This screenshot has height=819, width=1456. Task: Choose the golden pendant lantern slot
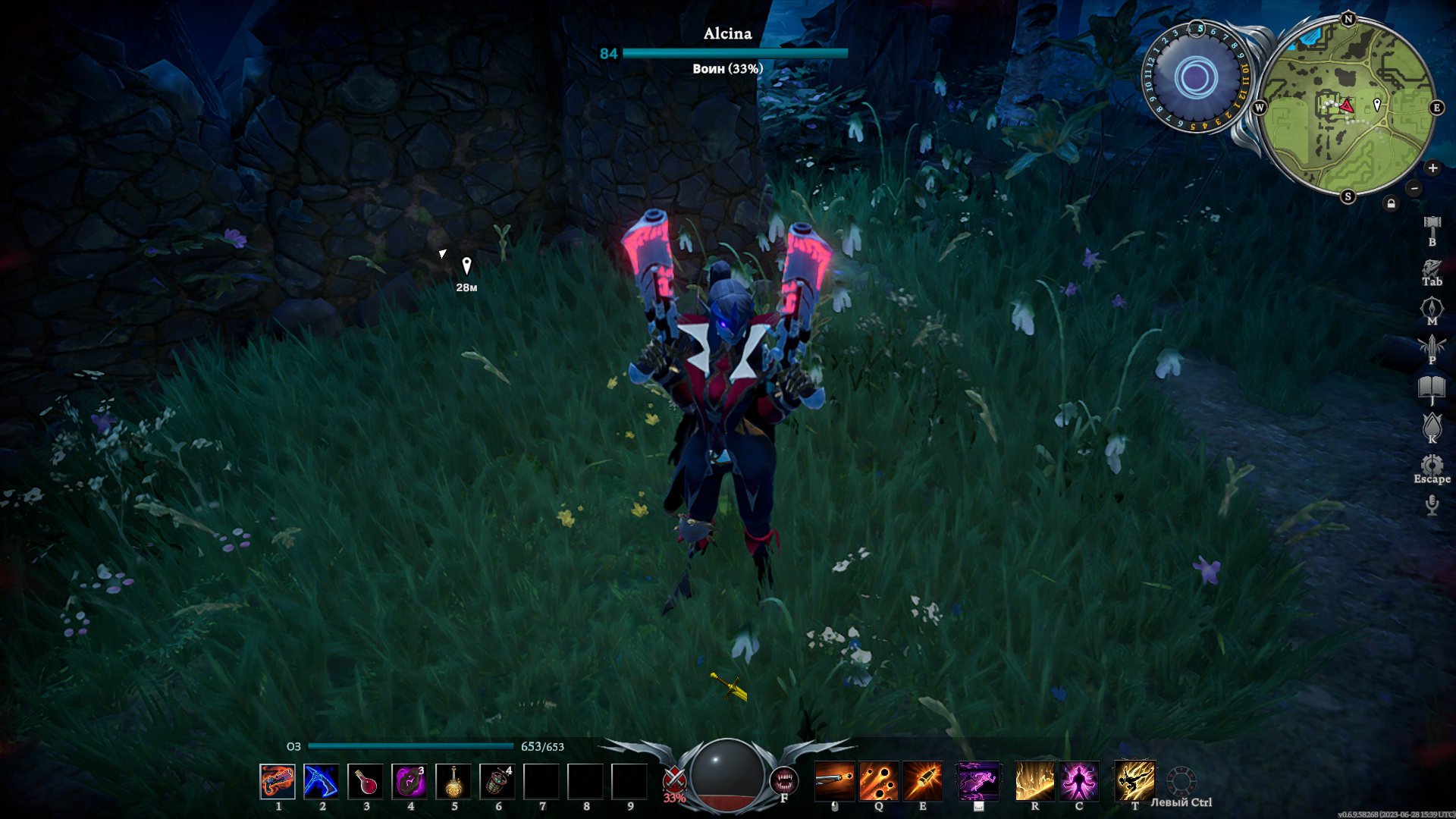pyautogui.click(x=453, y=781)
